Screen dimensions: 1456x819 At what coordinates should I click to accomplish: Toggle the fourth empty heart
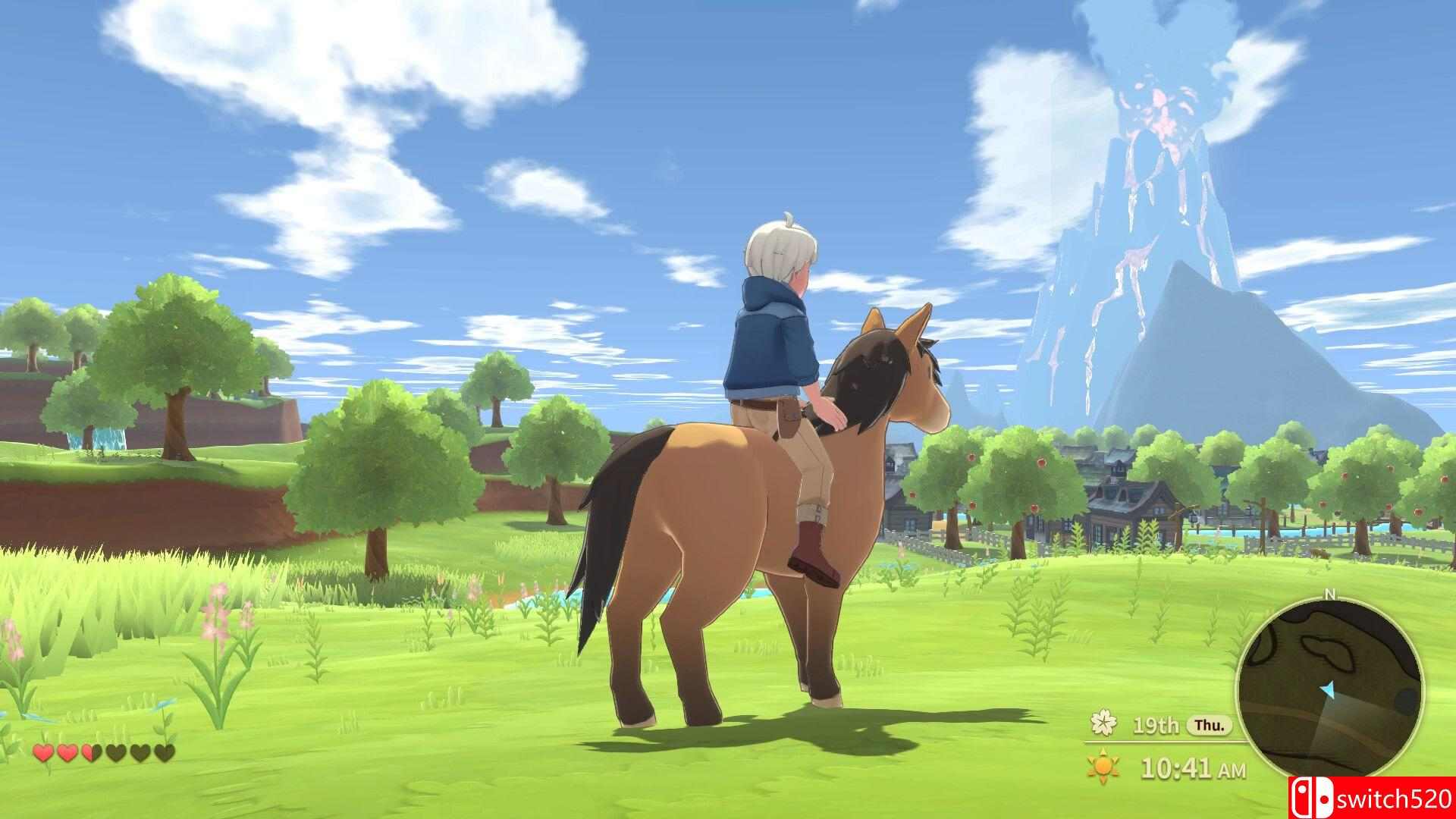click(116, 752)
